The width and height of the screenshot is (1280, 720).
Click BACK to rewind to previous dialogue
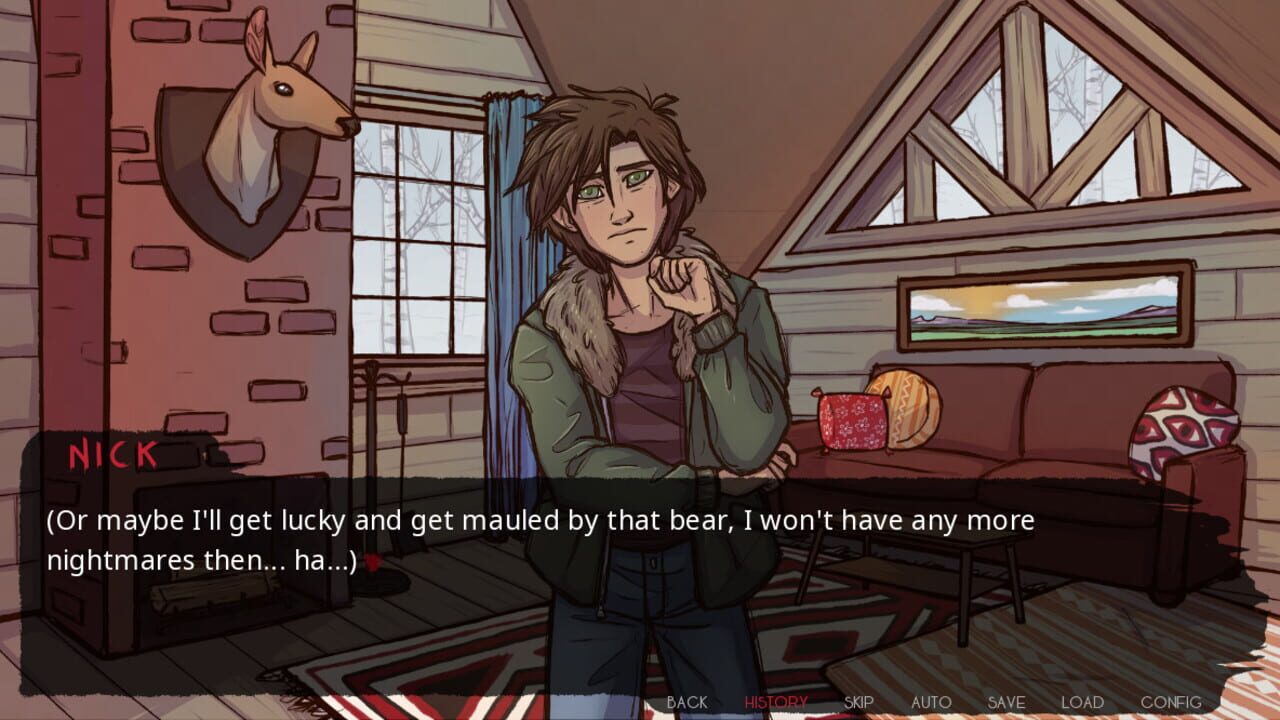[x=687, y=702]
